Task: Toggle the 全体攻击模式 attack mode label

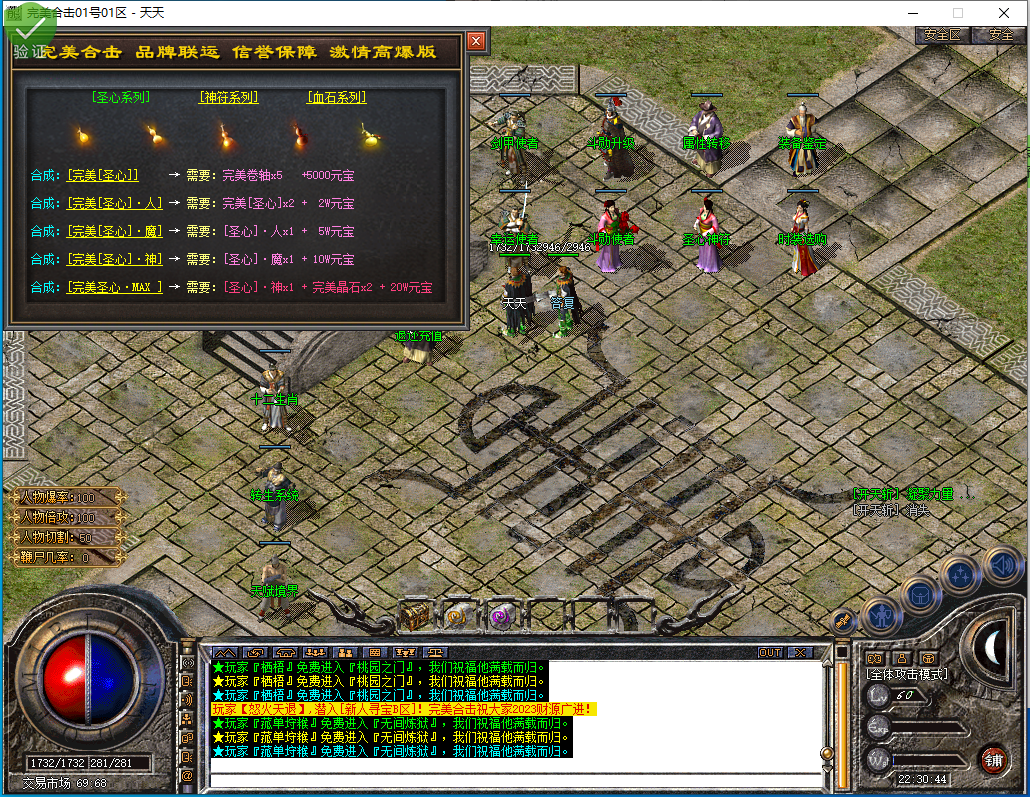Action: [906, 674]
